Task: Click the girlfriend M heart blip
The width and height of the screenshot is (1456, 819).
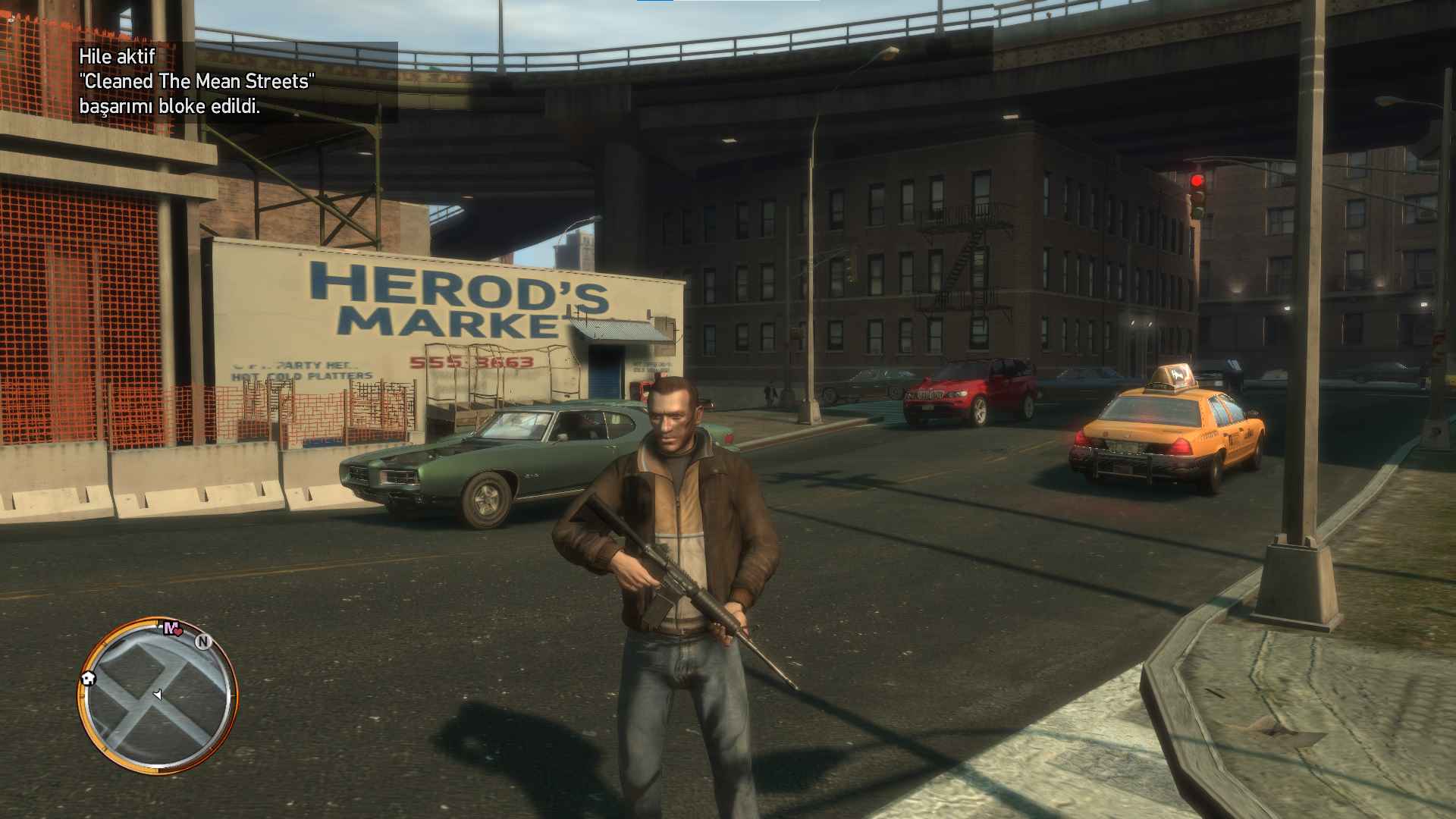Action: (x=173, y=628)
